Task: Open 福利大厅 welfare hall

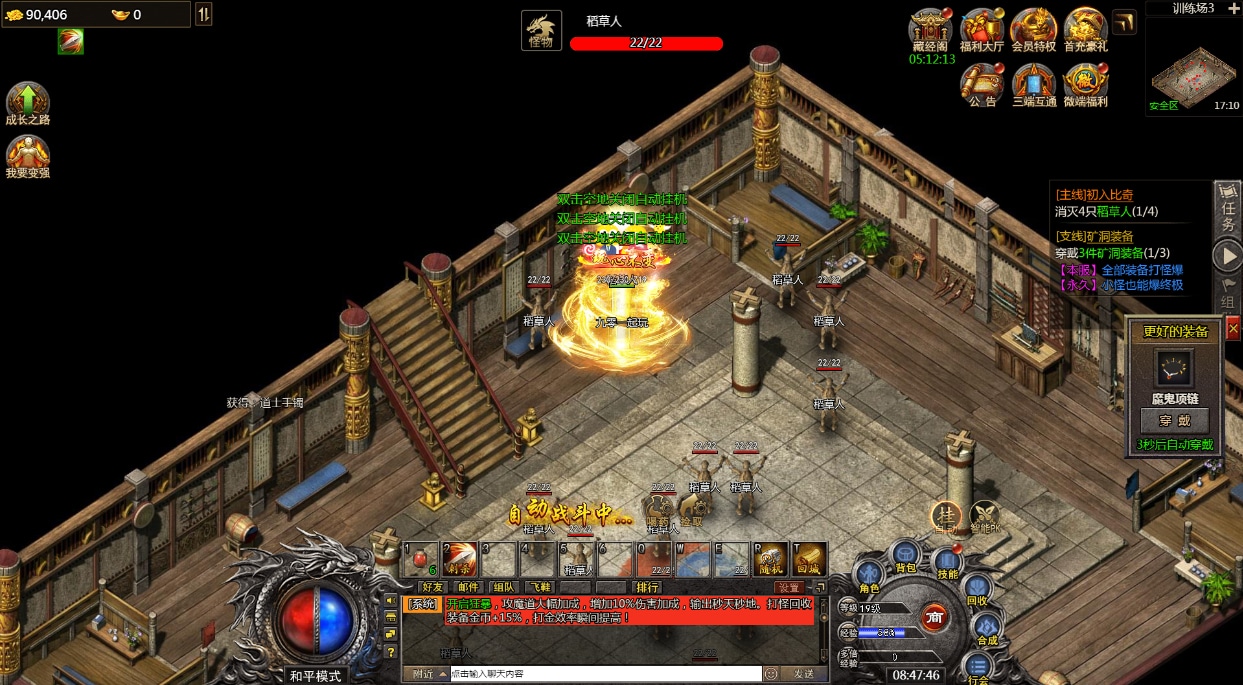Action: [982, 28]
